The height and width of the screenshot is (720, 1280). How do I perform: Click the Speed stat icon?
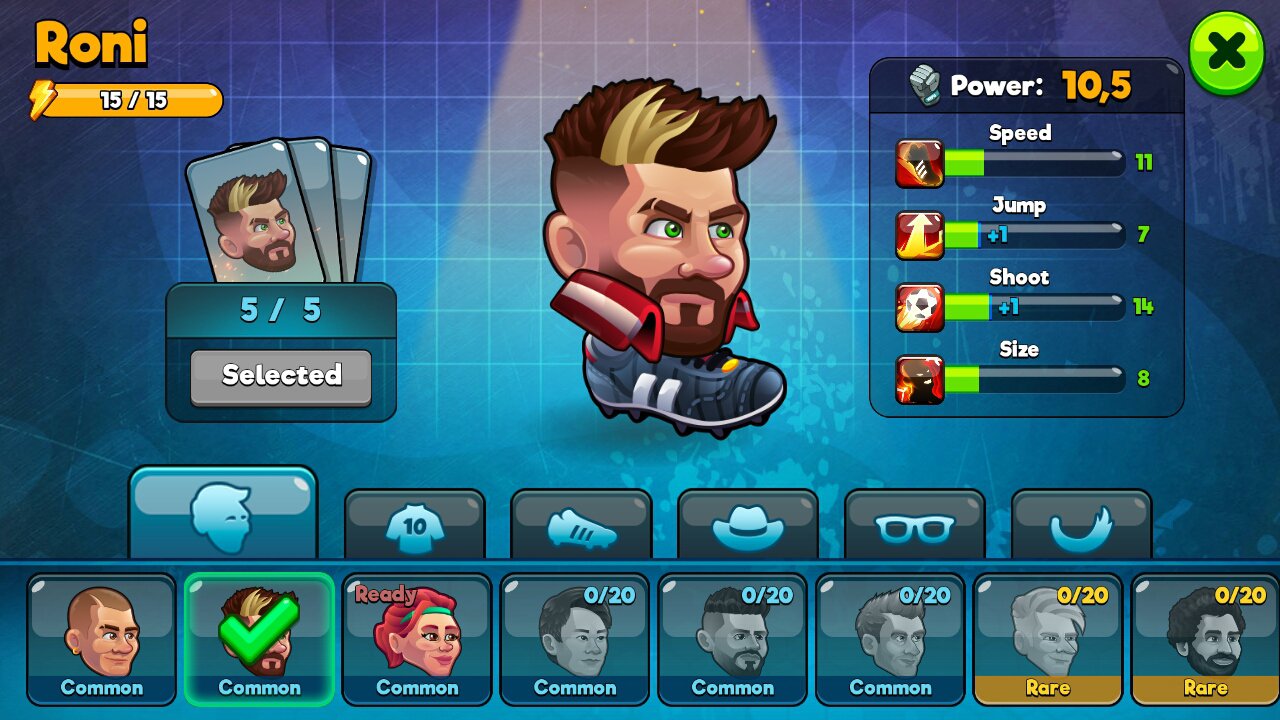pos(919,164)
